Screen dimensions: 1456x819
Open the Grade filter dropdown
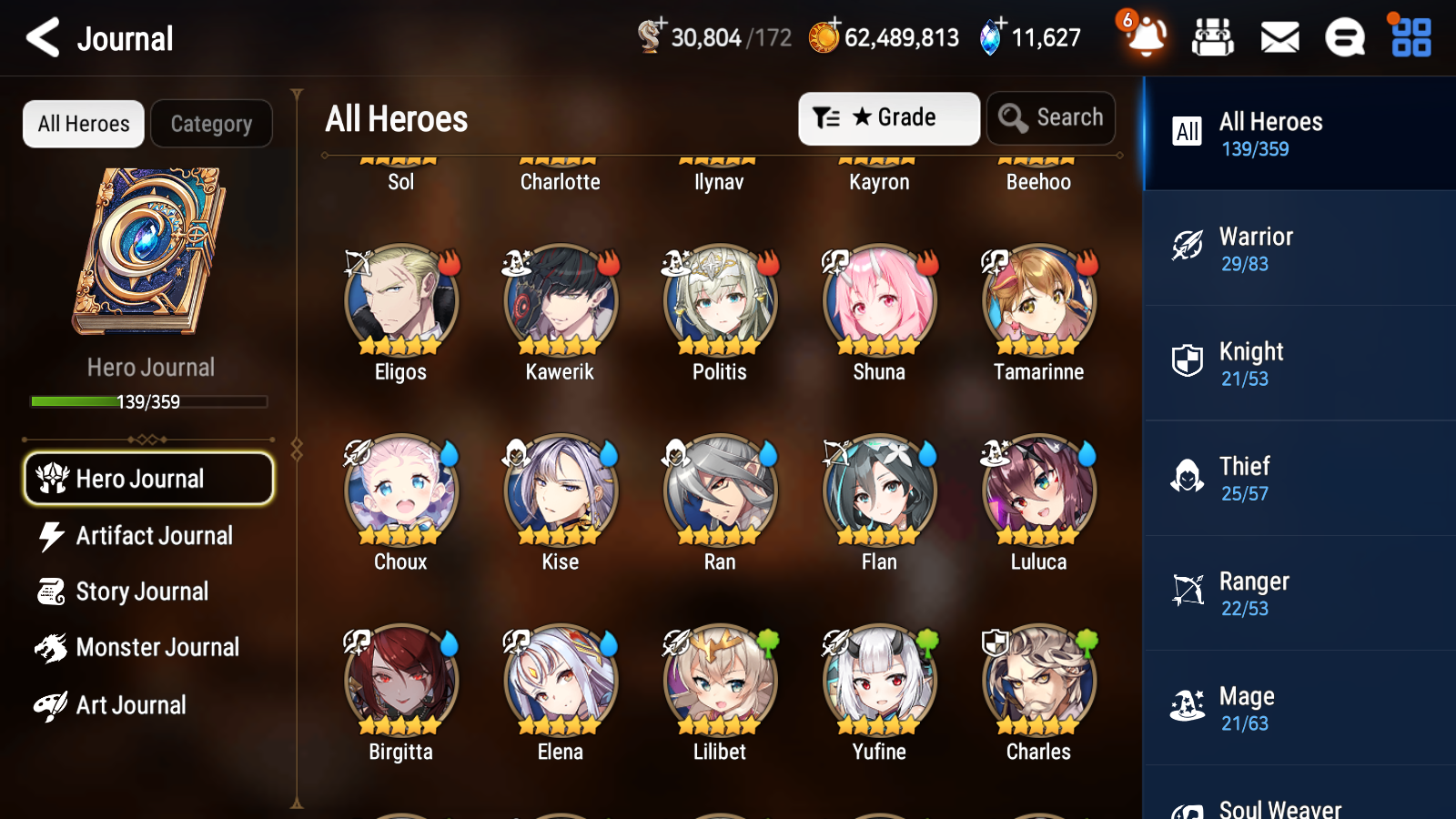(888, 117)
